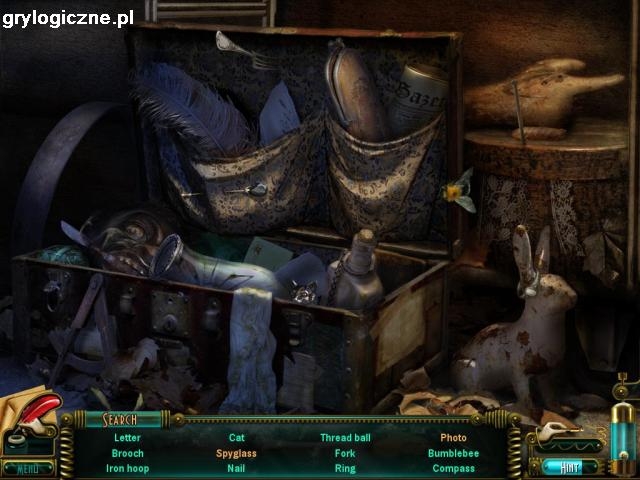Use the Hint button
This screenshot has width=640, height=480.
coord(571,466)
